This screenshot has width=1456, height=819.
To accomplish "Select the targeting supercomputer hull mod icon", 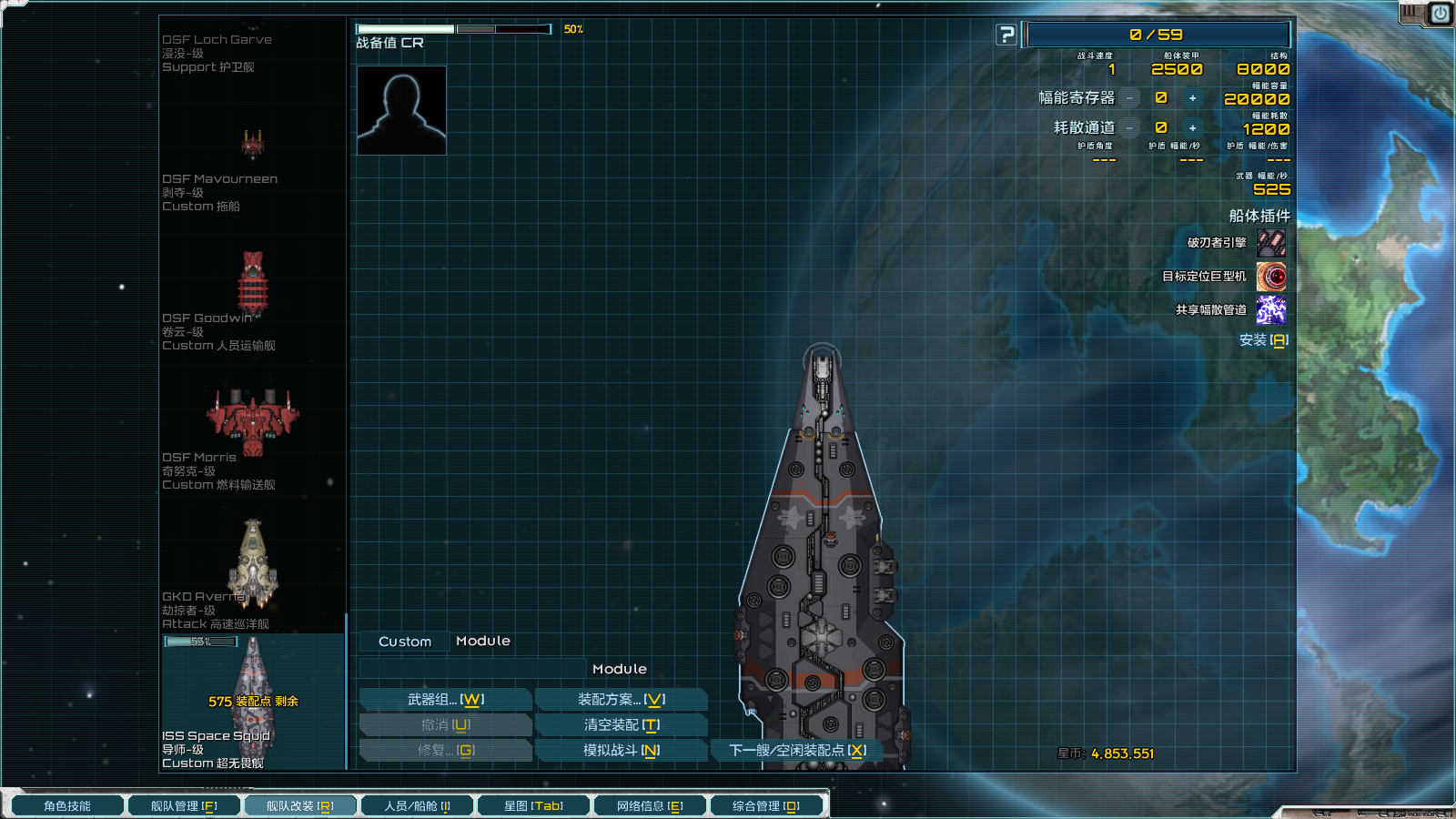I will 1271,277.
